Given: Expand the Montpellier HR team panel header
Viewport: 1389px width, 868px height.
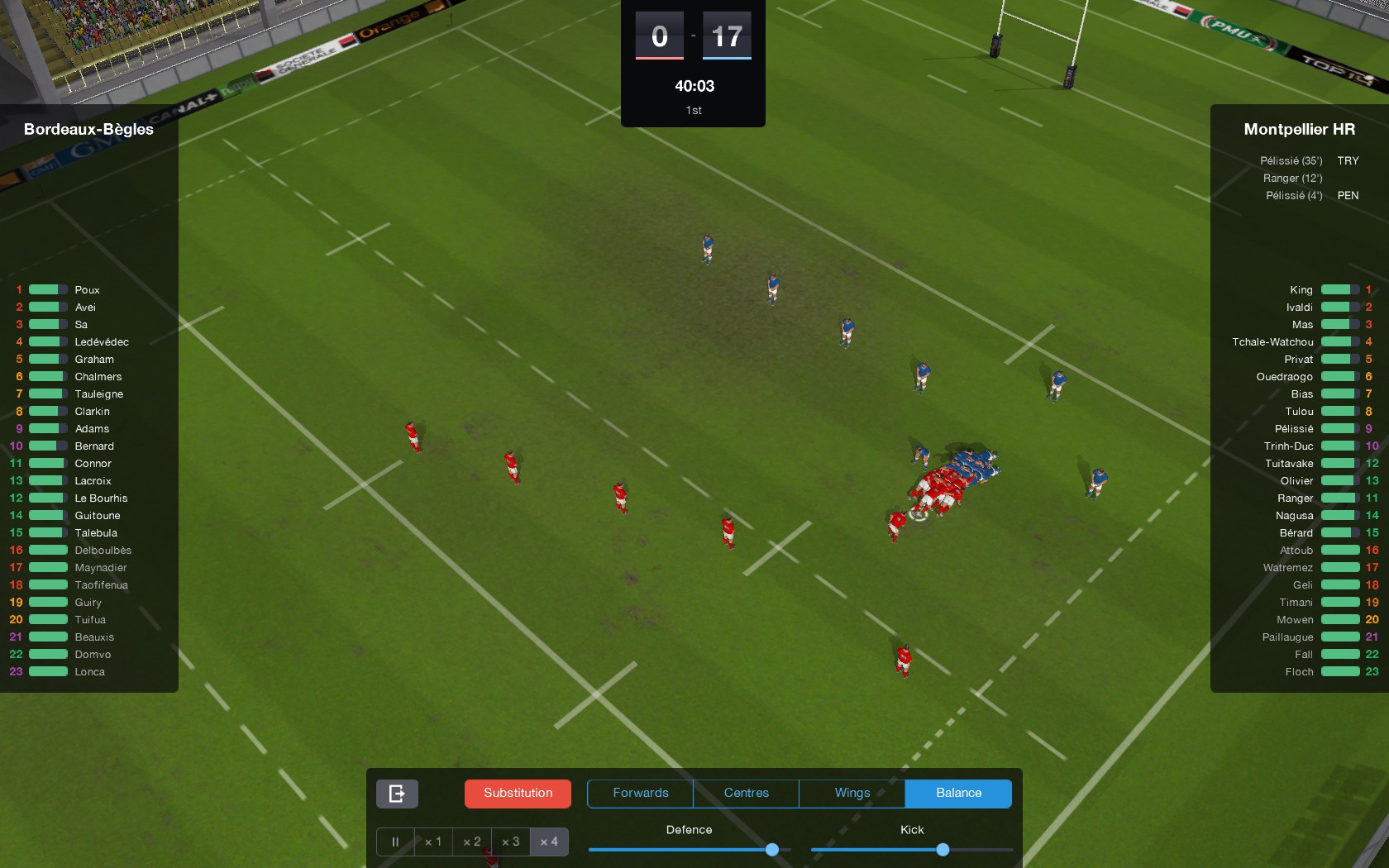Looking at the screenshot, I should coord(1298,129).
